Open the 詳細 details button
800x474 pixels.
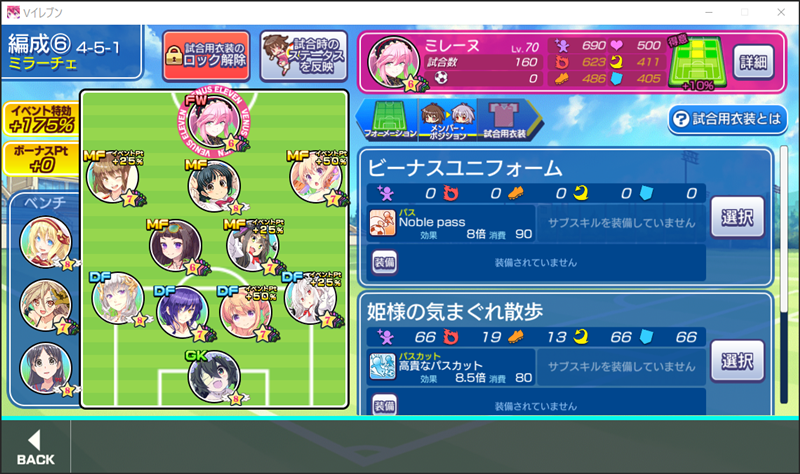tap(755, 61)
